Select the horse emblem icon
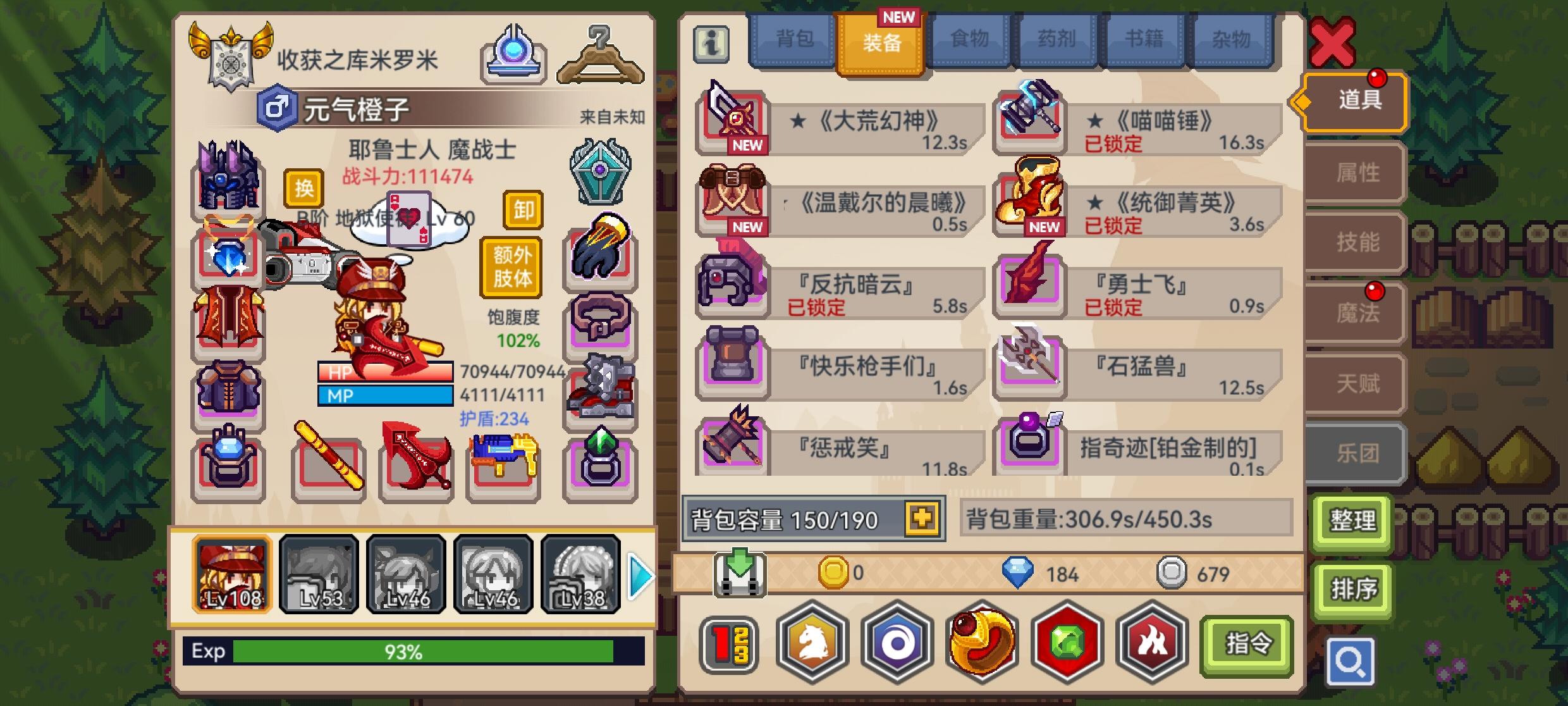Image resolution: width=1568 pixels, height=706 pixels. [x=812, y=643]
